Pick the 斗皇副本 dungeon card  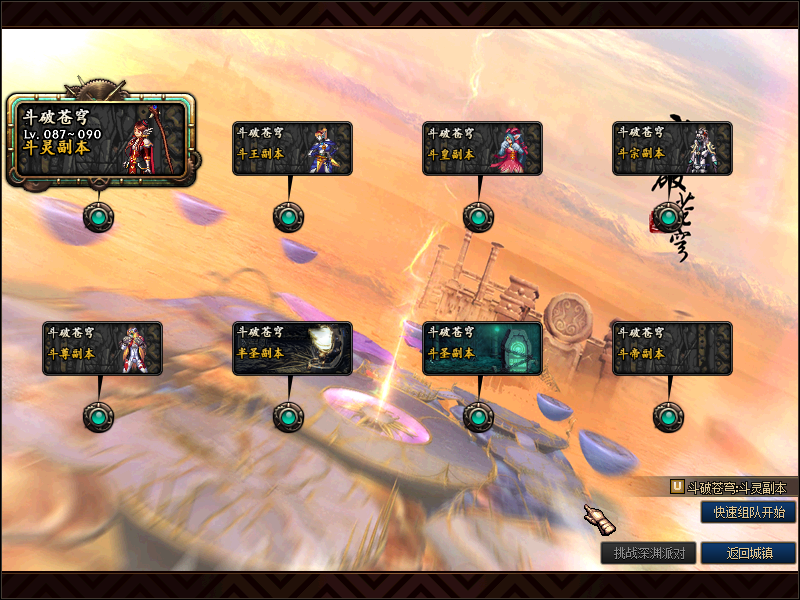482,148
